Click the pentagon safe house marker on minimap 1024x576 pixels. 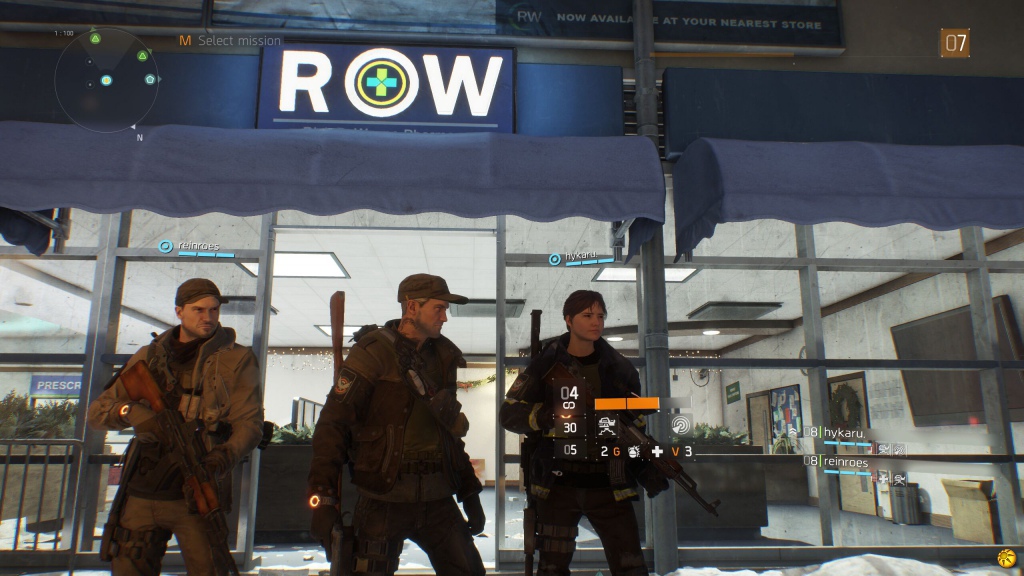[150, 79]
